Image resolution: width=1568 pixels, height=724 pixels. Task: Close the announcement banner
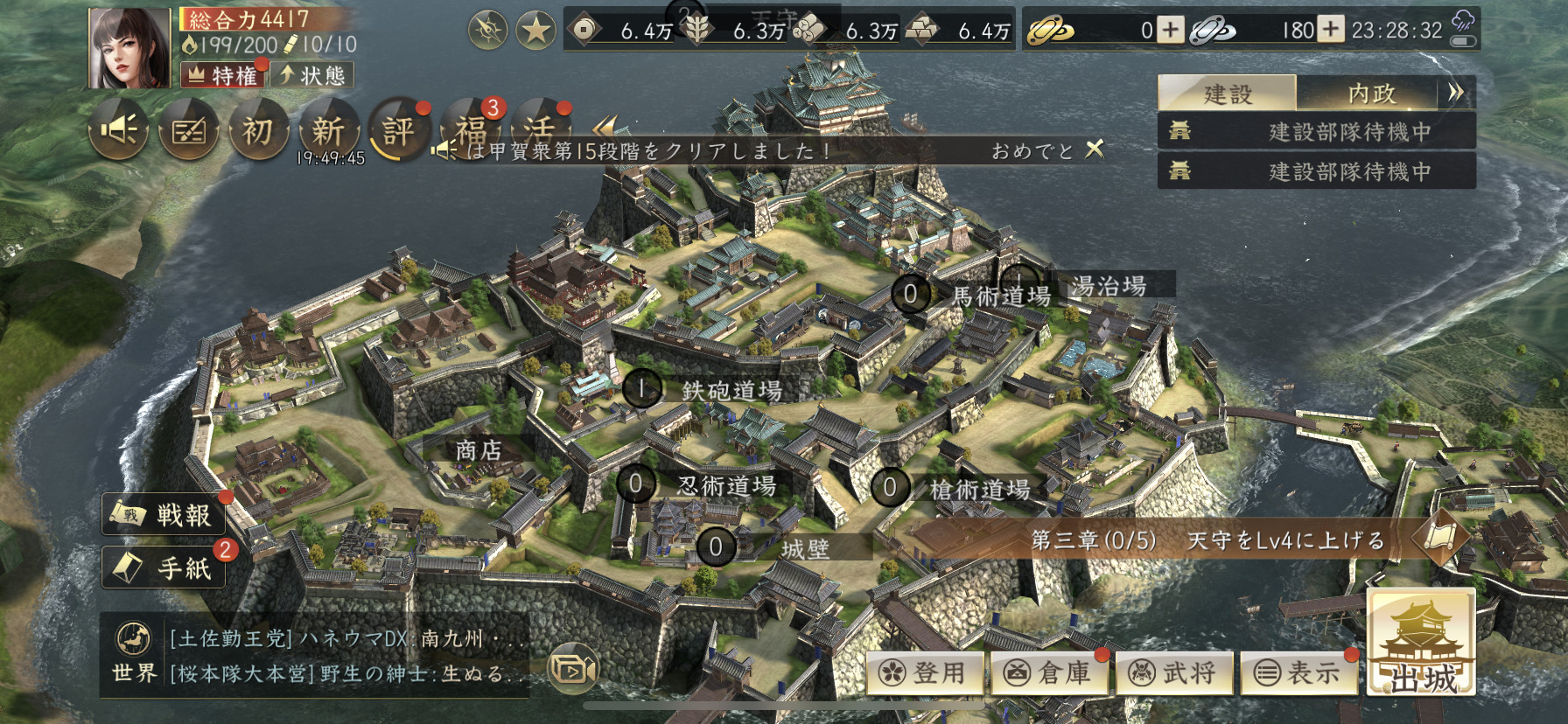point(1095,150)
